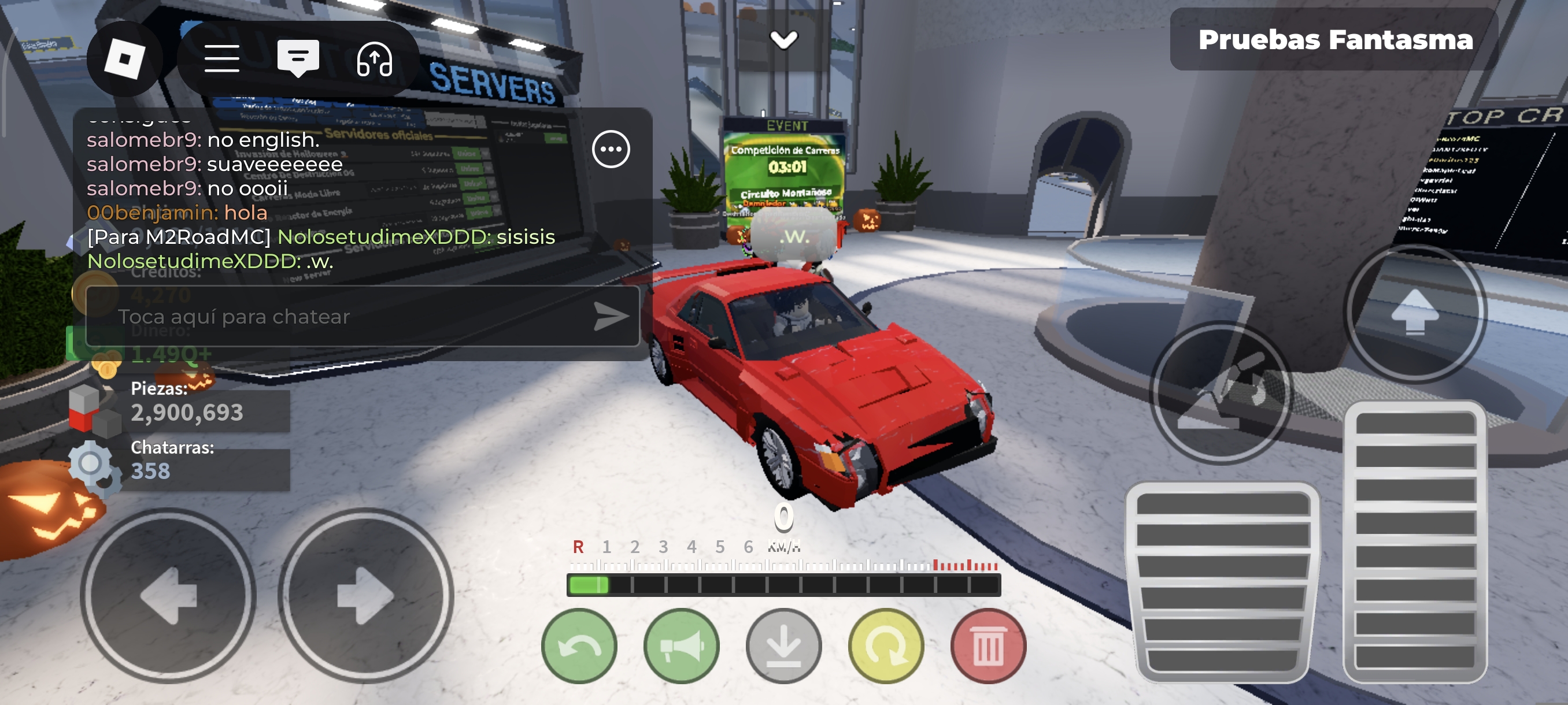This screenshot has height=705, width=1568.
Task: Toggle the chat window icon
Action: pyautogui.click(x=298, y=59)
